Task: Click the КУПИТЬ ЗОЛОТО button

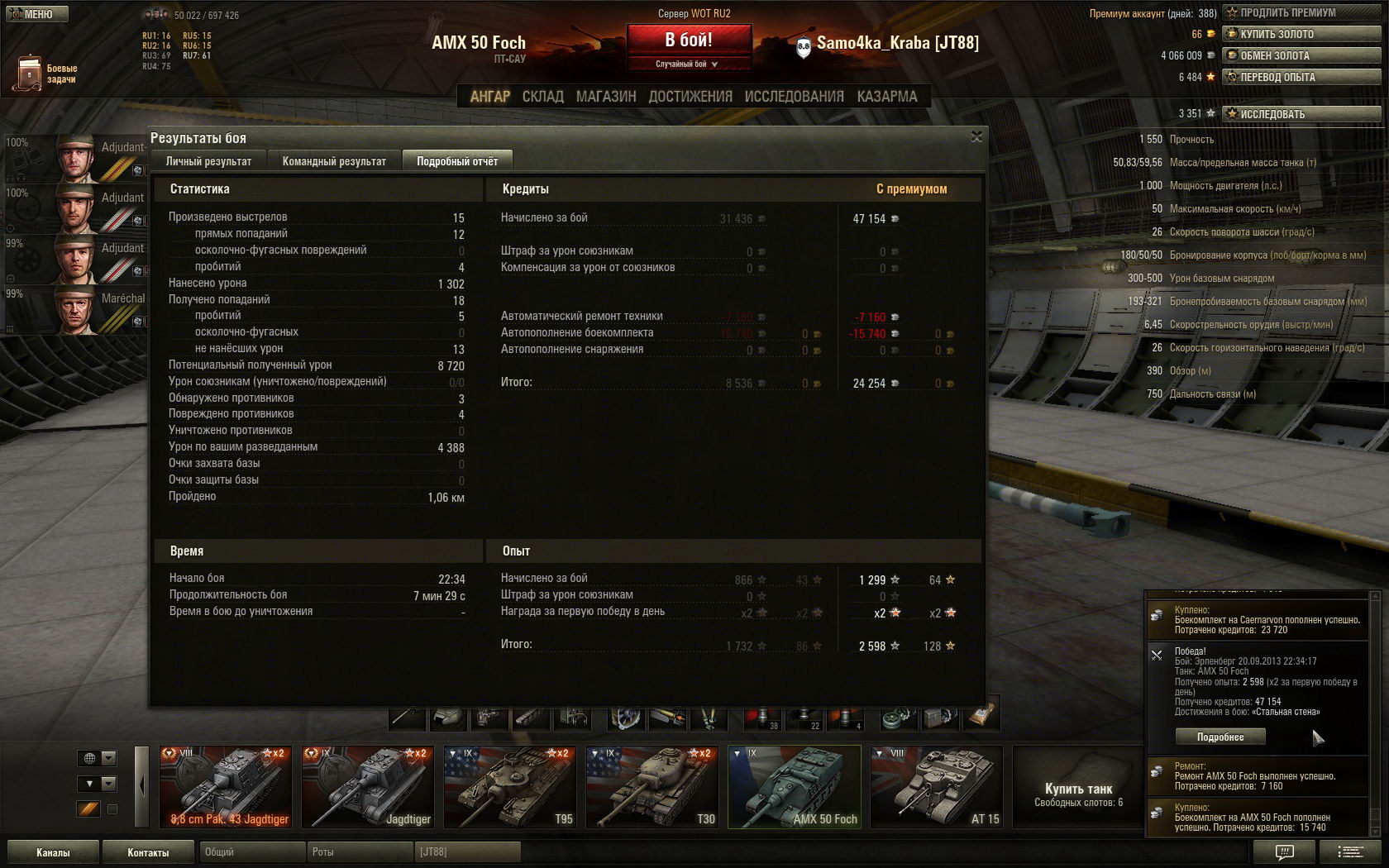Action: click(x=1302, y=34)
